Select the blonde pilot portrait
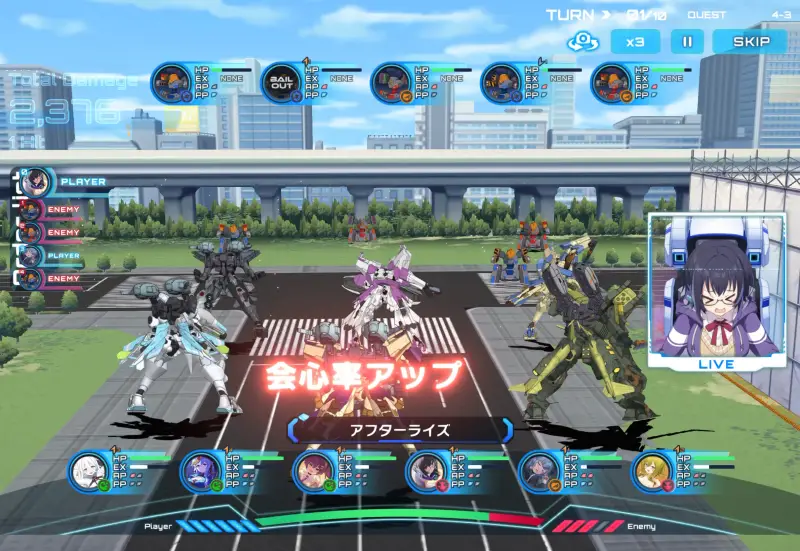The height and width of the screenshot is (551, 800). (653, 472)
